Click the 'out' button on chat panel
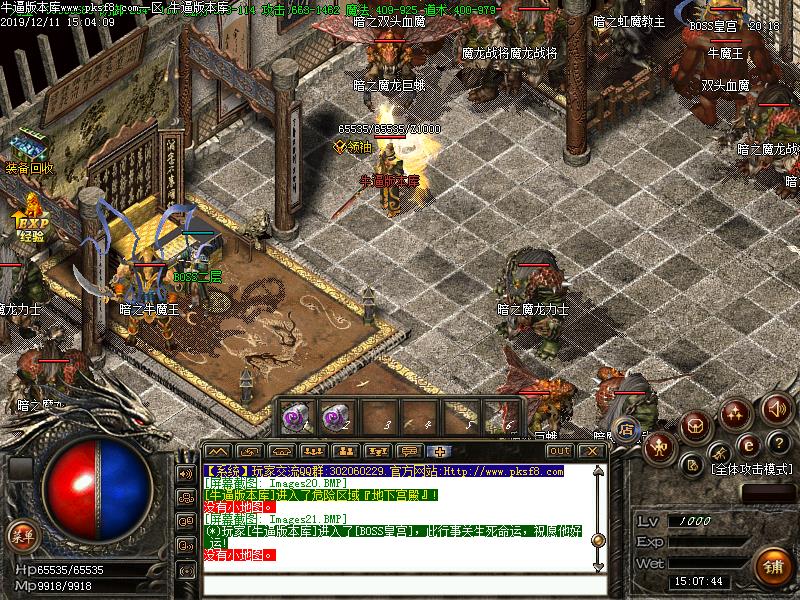This screenshot has width=800, height=600. (560, 451)
